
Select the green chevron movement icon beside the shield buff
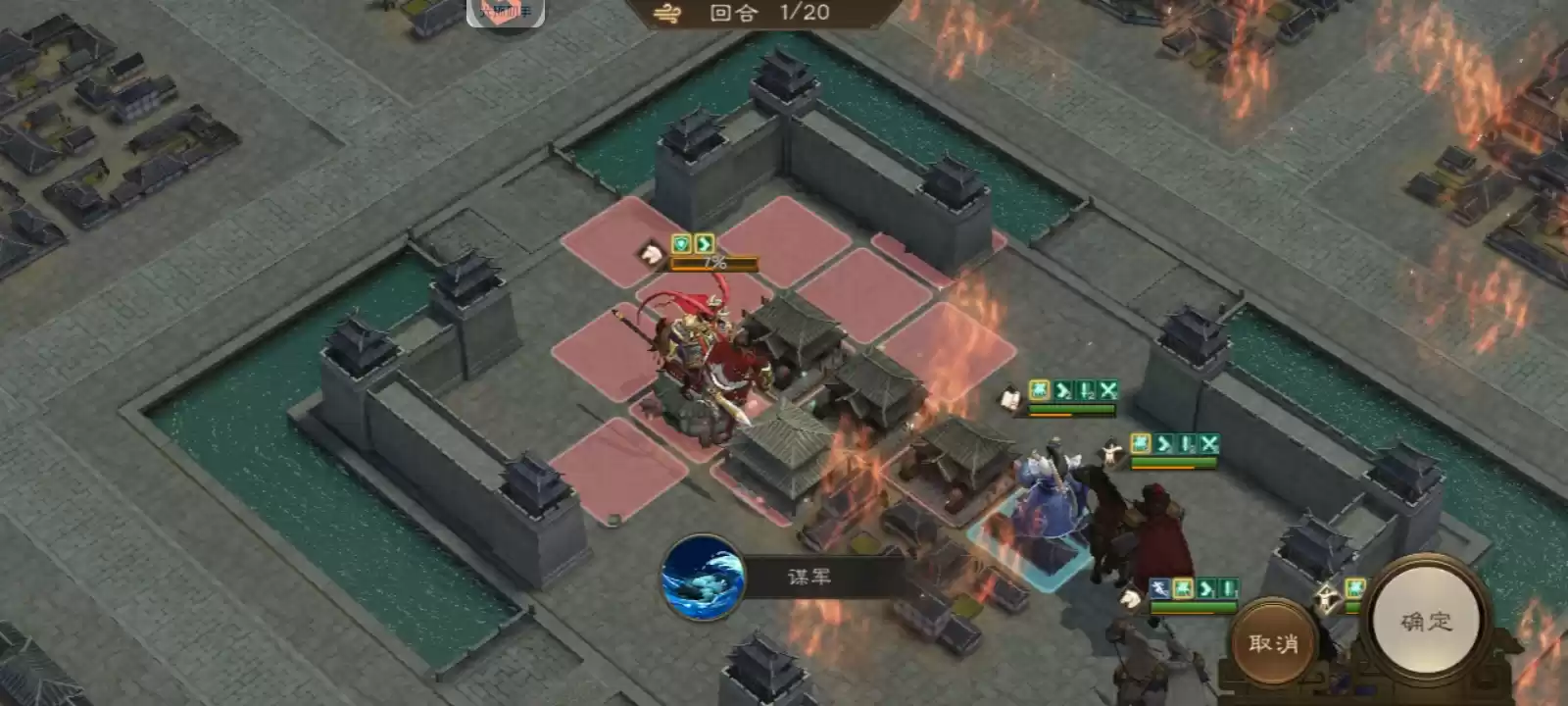704,244
